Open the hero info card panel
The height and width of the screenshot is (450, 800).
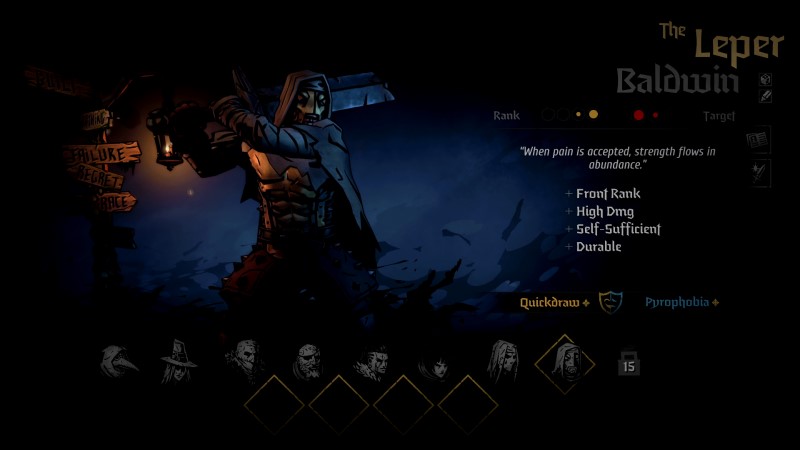coord(759,140)
